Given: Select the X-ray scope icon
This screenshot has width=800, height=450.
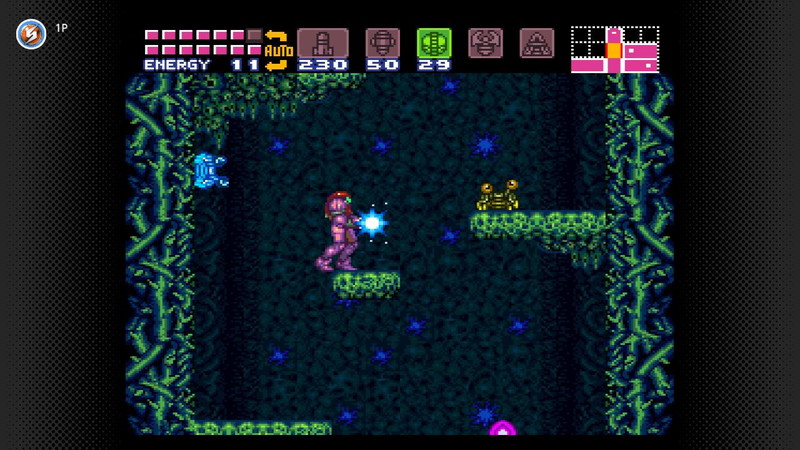Looking at the screenshot, I should coord(537,43).
